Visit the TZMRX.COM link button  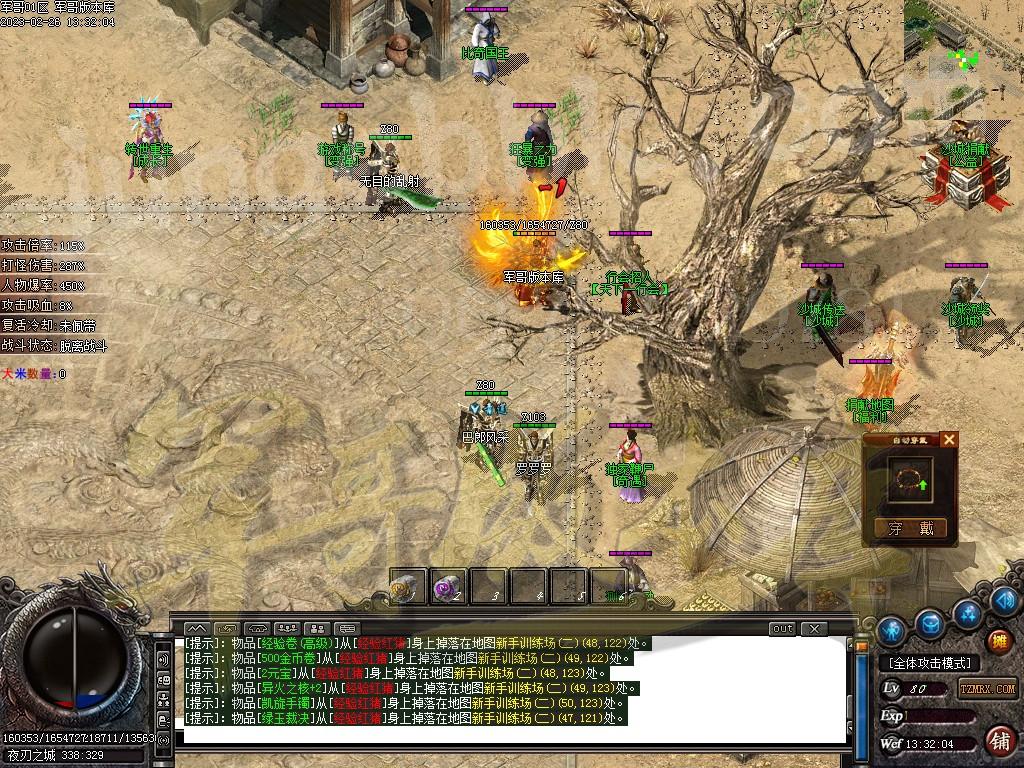pos(988,688)
